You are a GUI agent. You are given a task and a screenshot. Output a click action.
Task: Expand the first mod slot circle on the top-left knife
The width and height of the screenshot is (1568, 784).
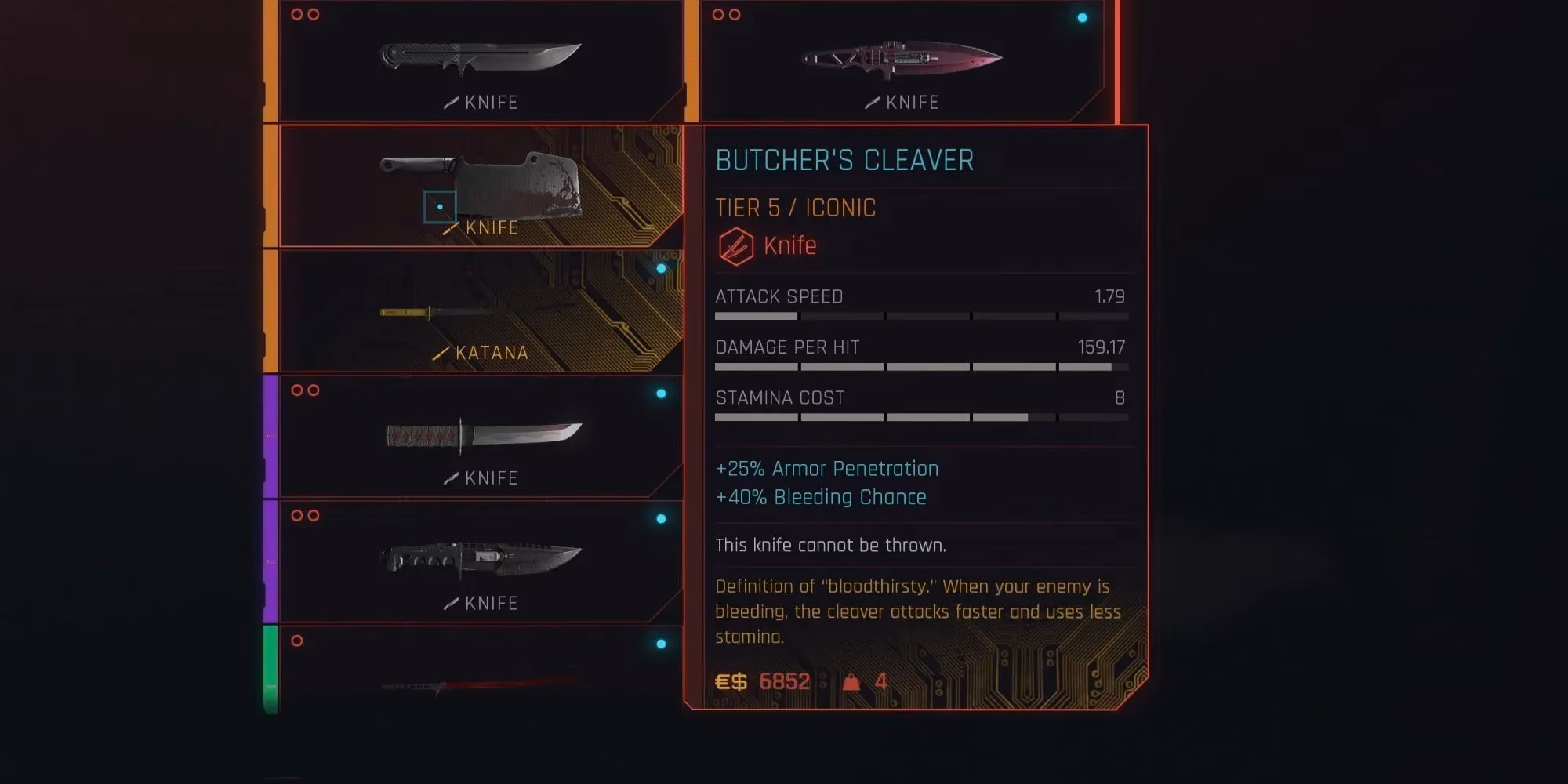click(x=295, y=13)
